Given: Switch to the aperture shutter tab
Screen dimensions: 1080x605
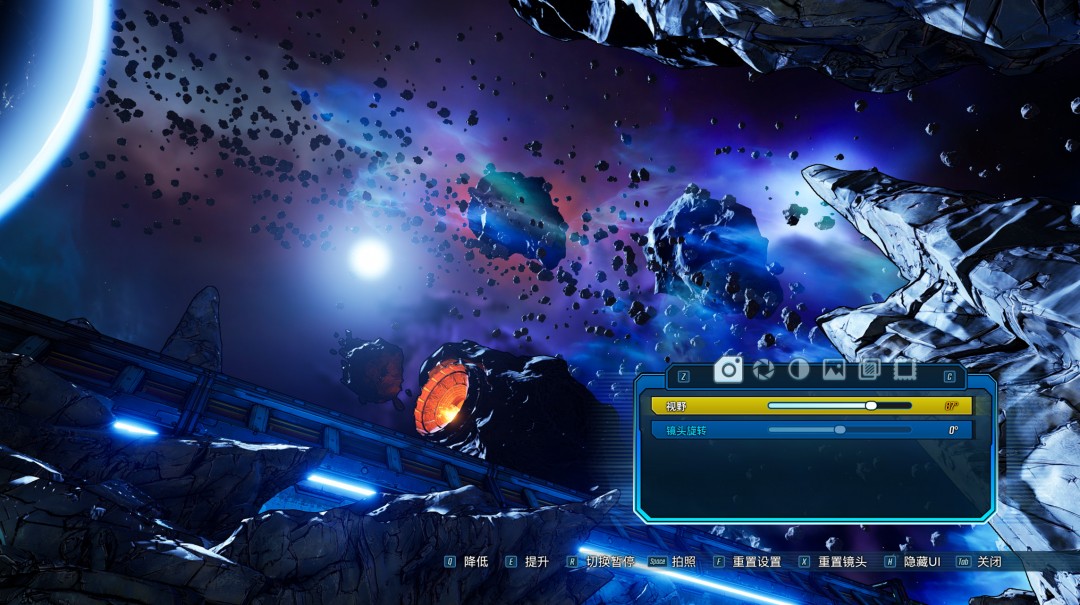Looking at the screenshot, I should coord(763,370).
